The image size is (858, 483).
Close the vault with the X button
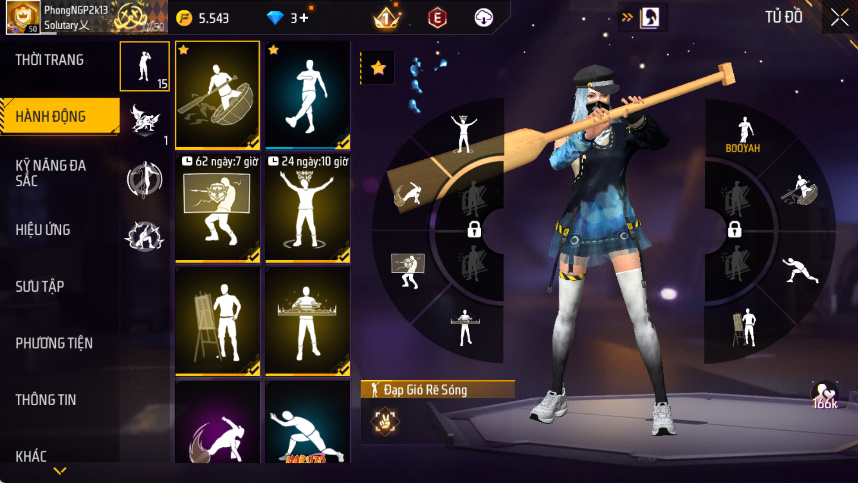(838, 17)
